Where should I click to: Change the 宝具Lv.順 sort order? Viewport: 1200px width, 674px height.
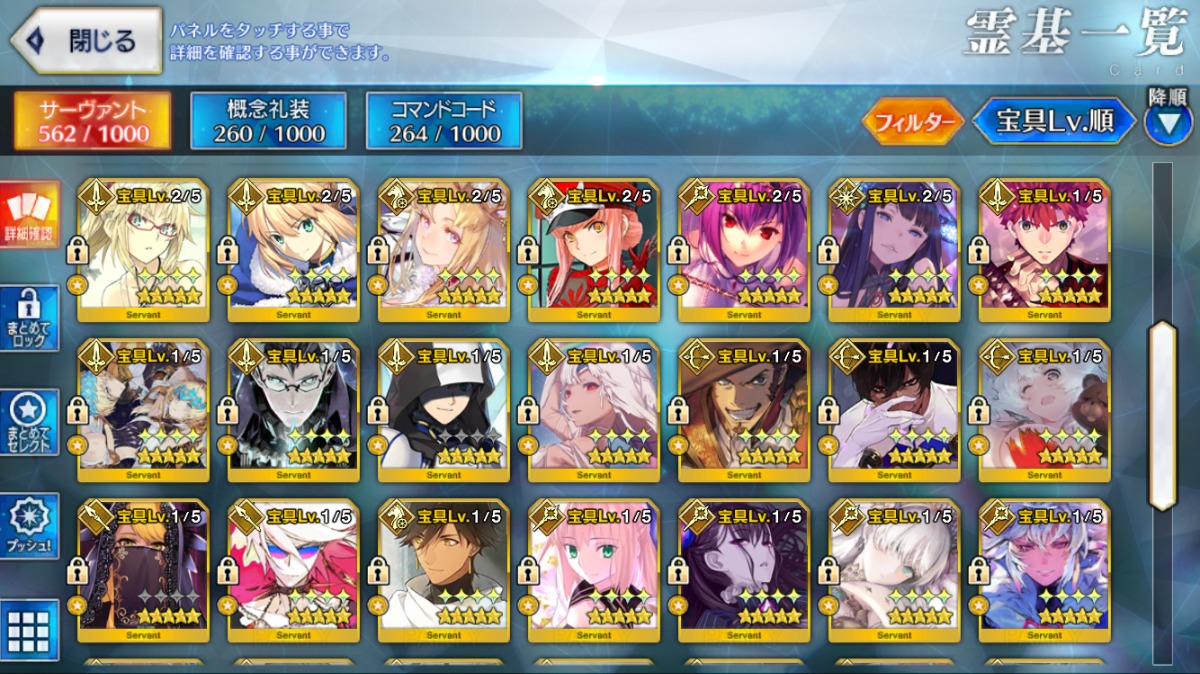pyautogui.click(x=1054, y=122)
